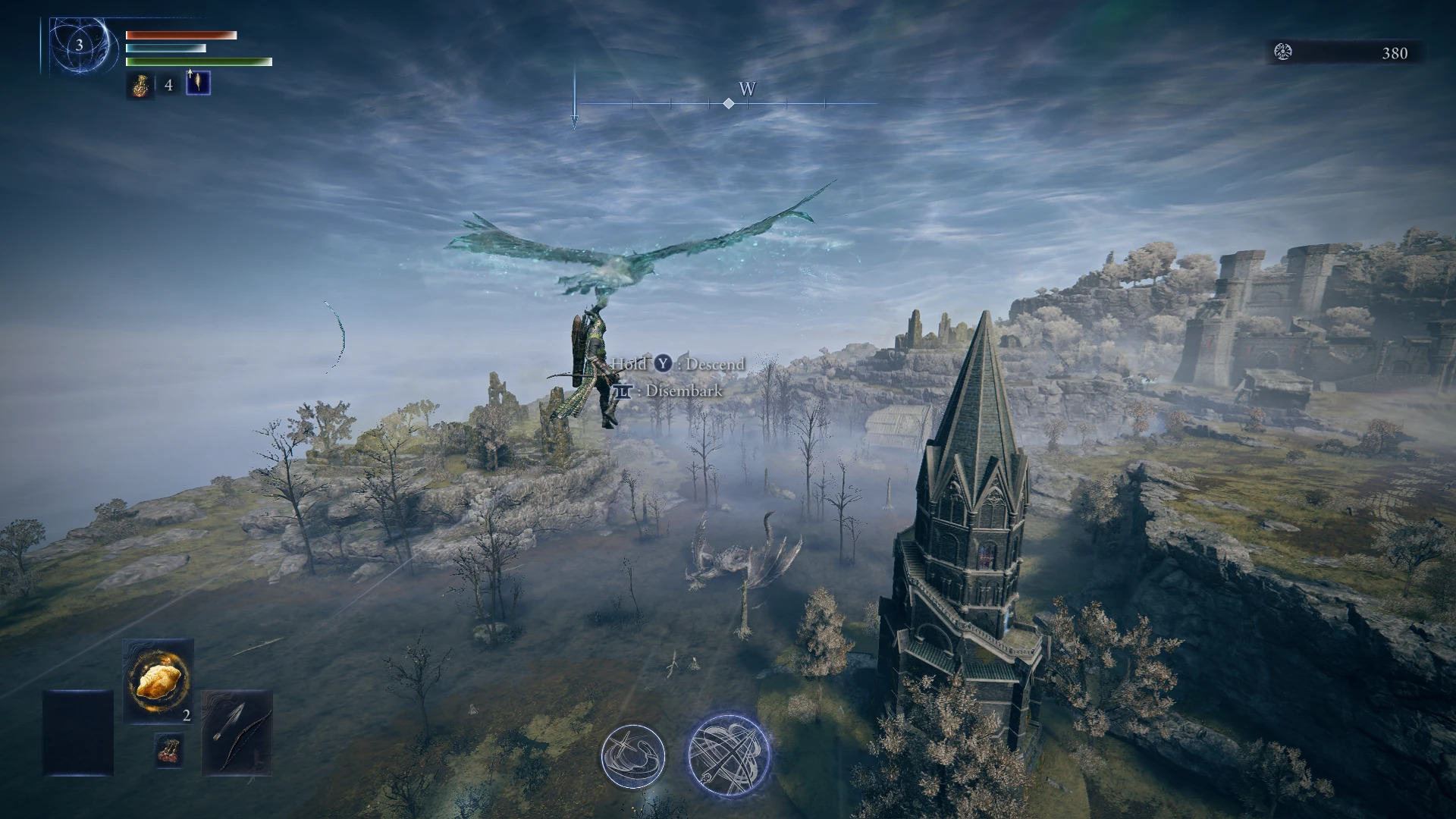This screenshot has width=1456, height=819.
Task: Select the golden flask icon
Action: point(140,86)
